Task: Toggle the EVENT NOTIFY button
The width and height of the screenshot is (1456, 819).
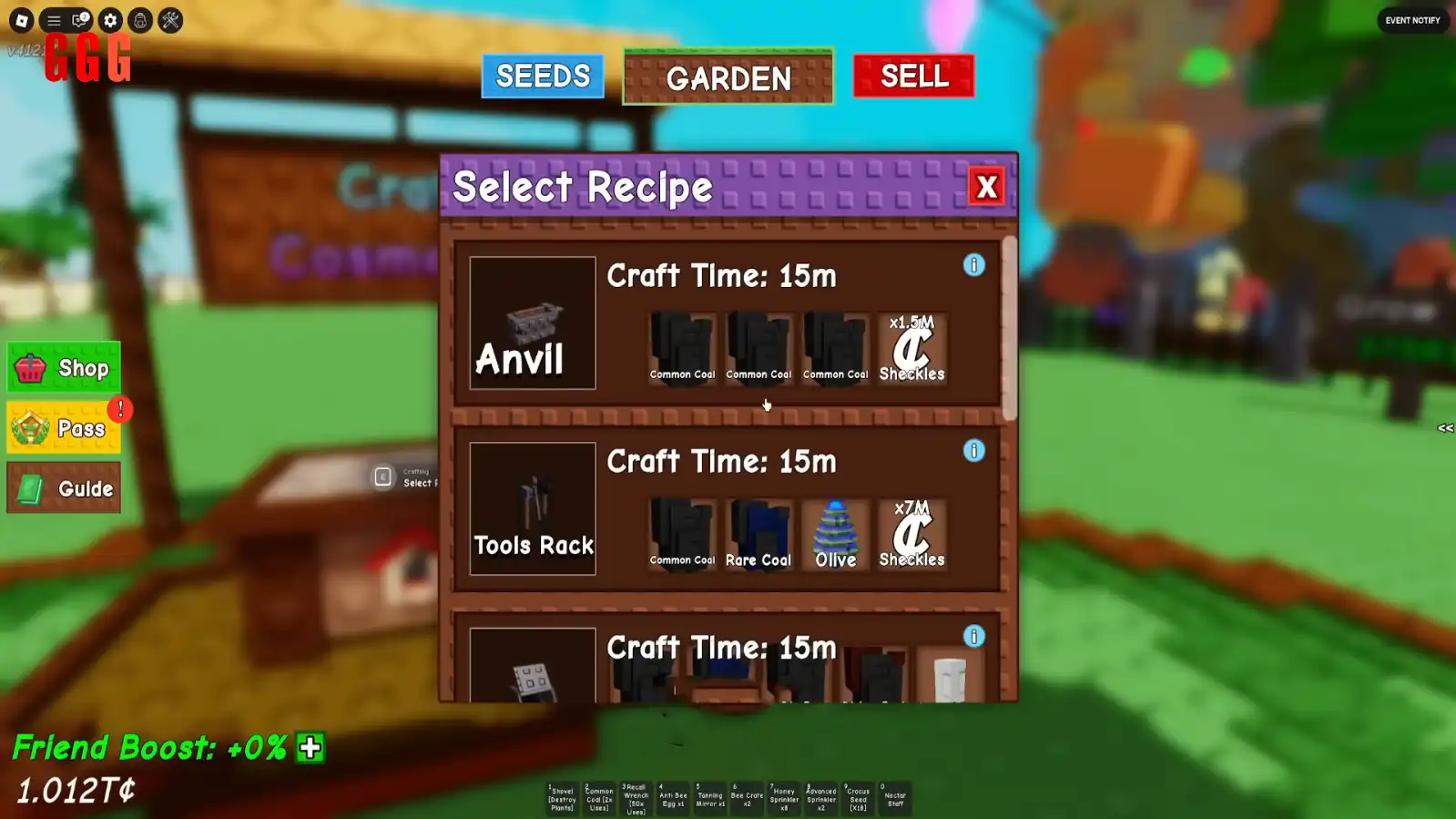Action: click(x=1412, y=20)
